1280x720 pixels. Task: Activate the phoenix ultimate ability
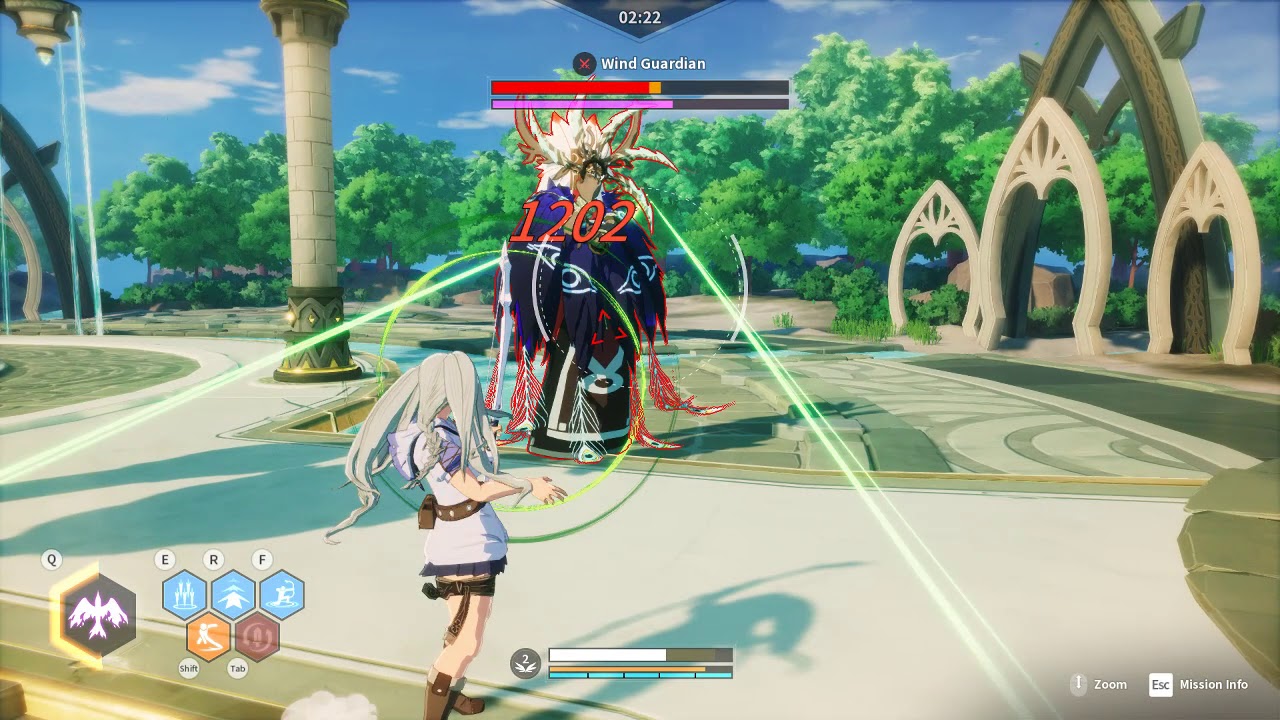[98, 615]
